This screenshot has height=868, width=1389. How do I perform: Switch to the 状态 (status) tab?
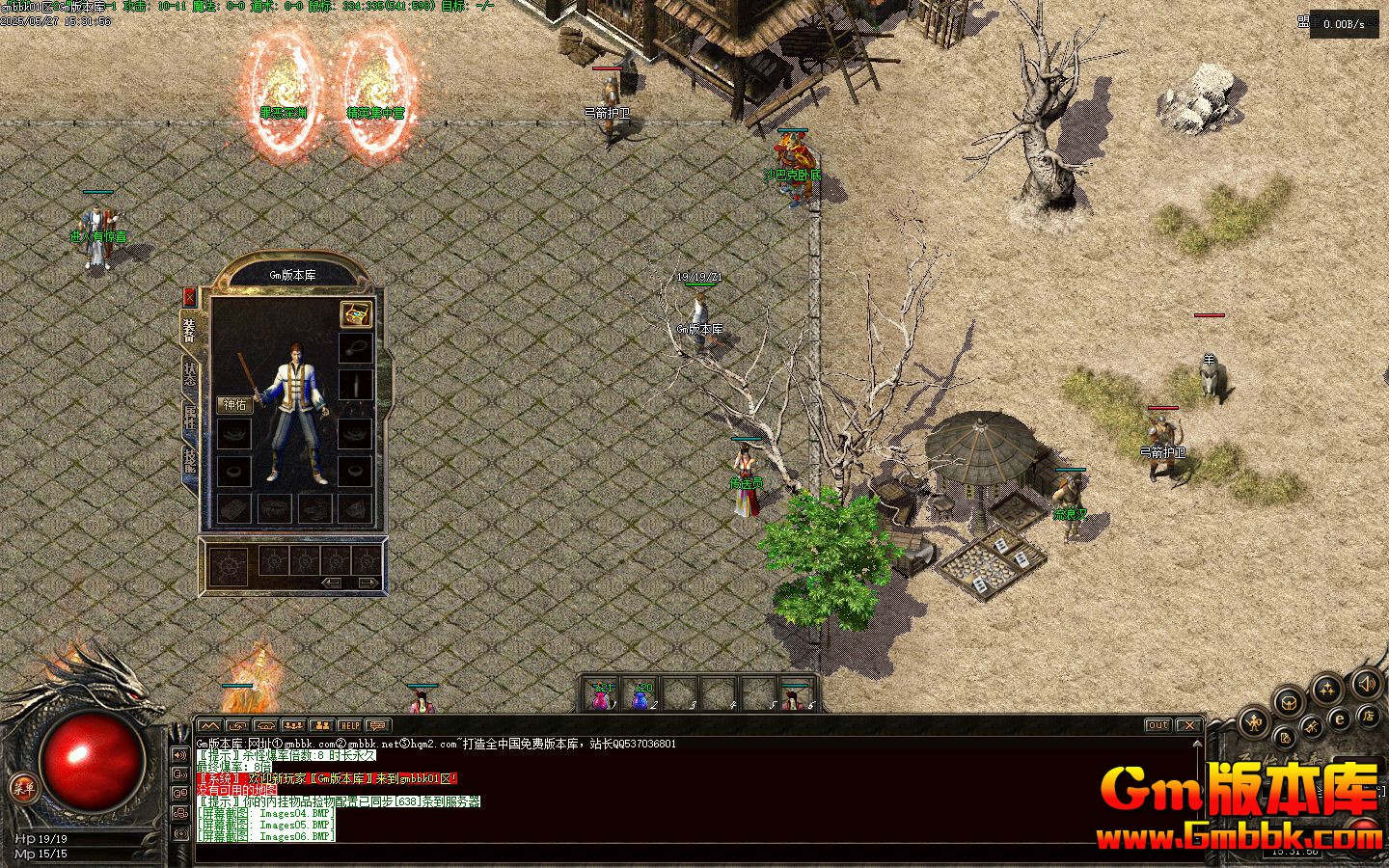point(190,372)
